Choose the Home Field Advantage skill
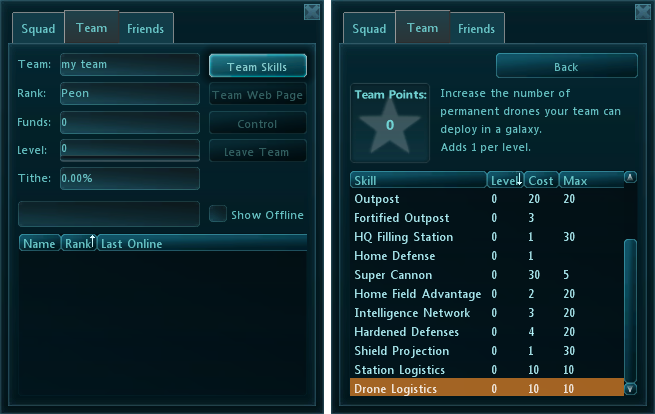The image size is (655, 414). [x=418, y=294]
